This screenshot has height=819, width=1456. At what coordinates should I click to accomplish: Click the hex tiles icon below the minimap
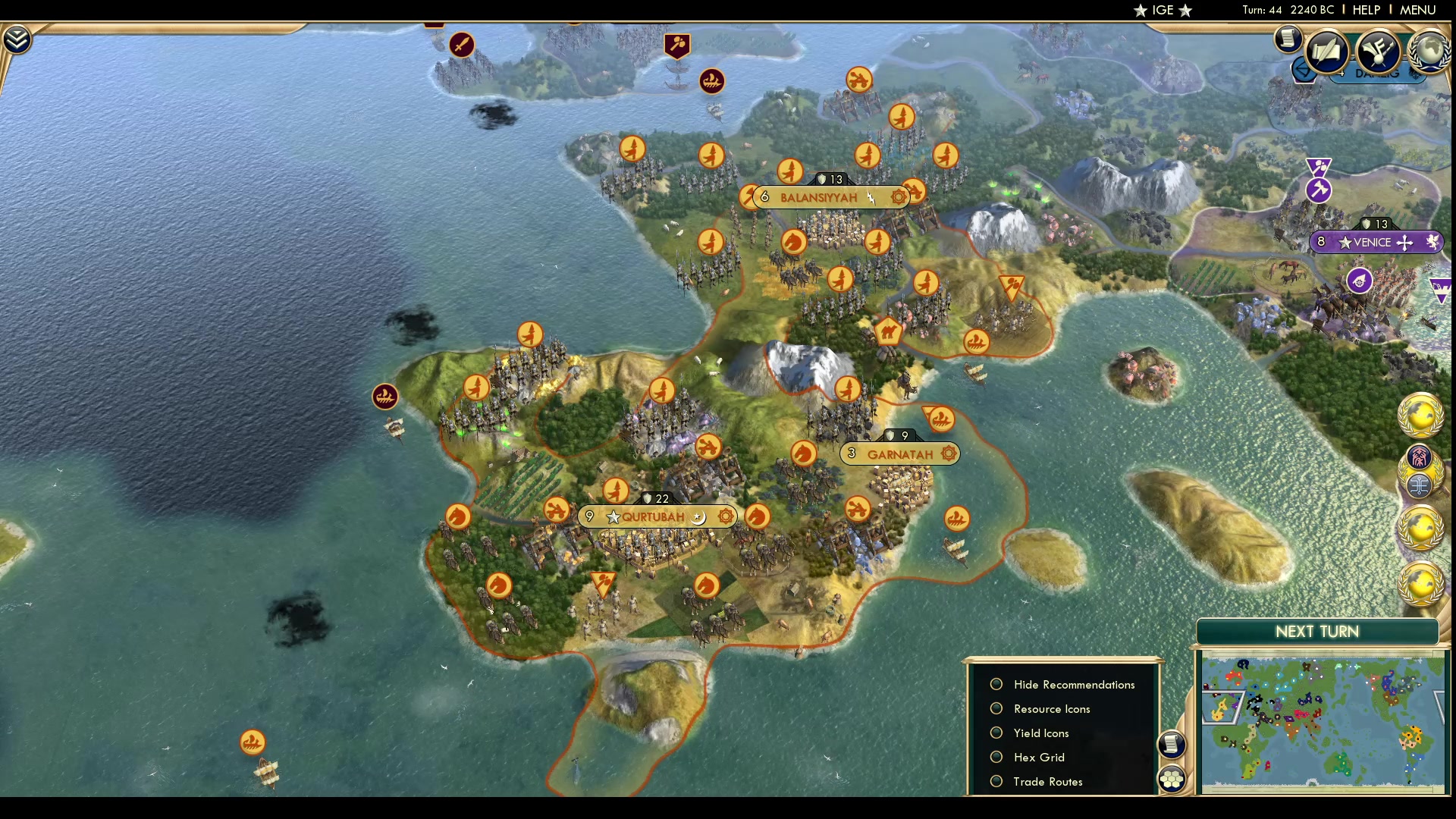(1172, 777)
